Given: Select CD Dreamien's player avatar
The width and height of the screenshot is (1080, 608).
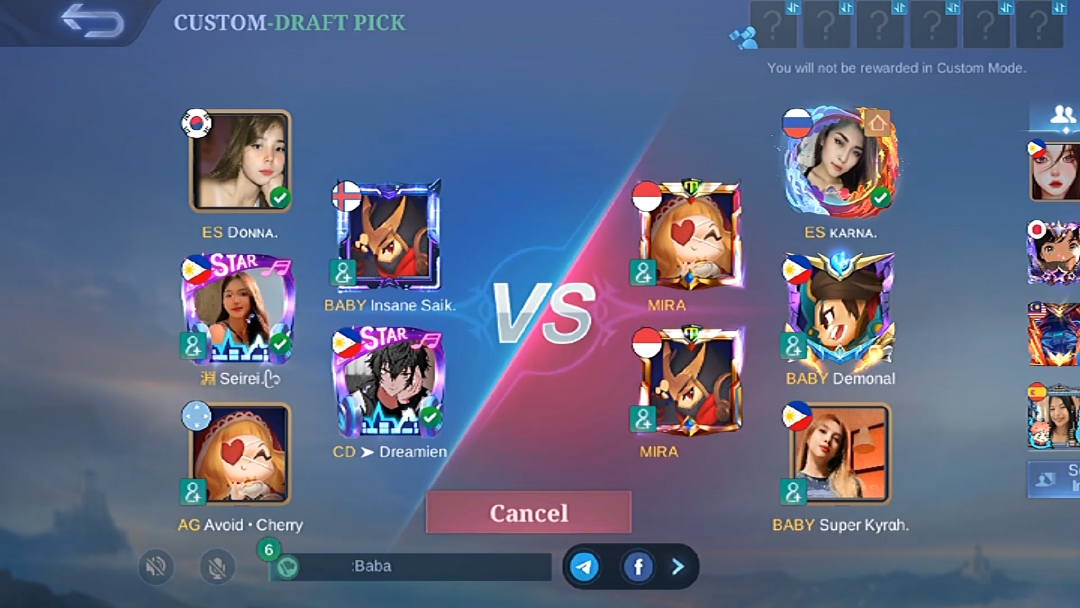Looking at the screenshot, I should 388,384.
